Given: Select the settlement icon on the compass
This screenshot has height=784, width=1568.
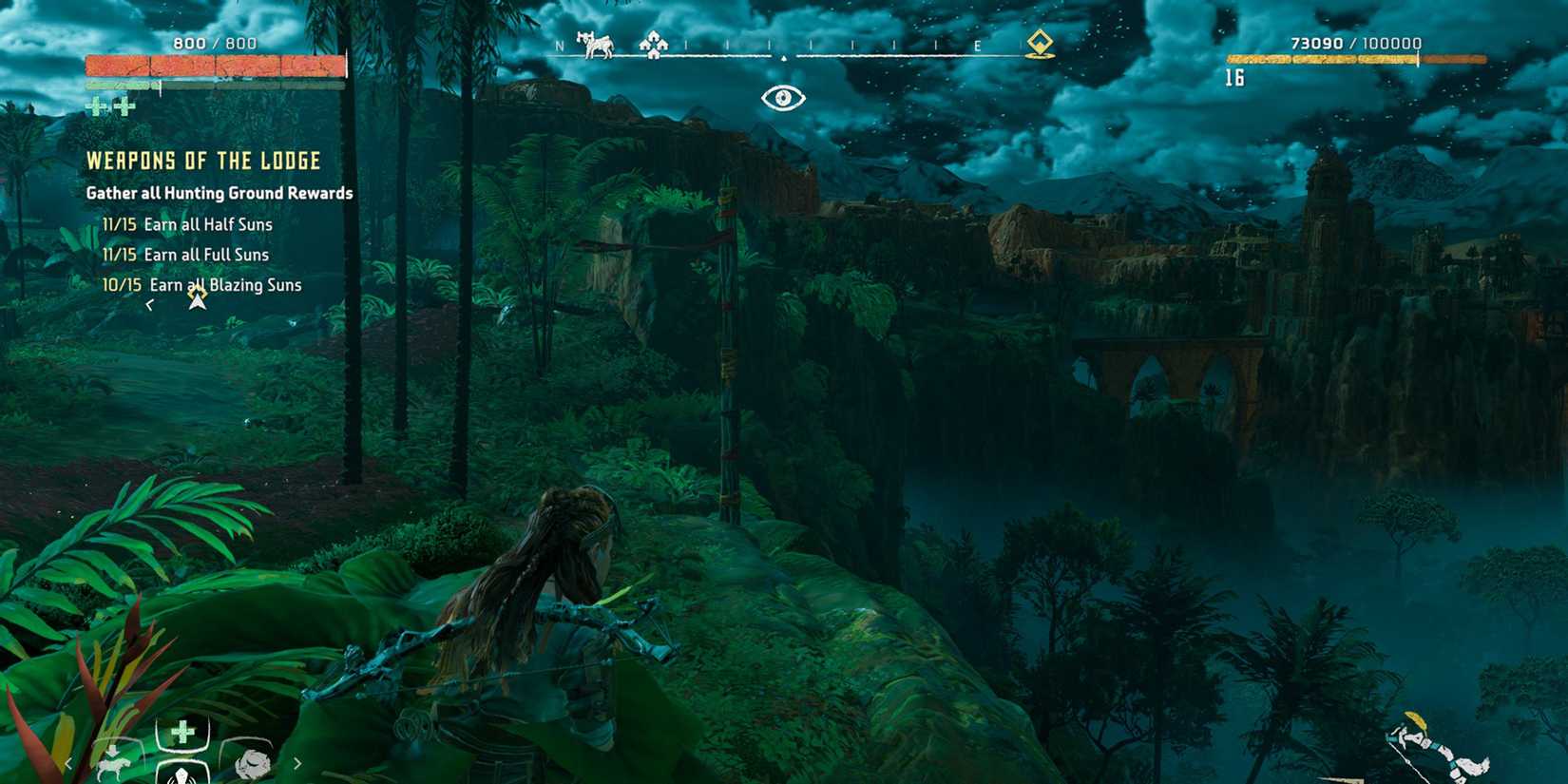Looking at the screenshot, I should 652,45.
